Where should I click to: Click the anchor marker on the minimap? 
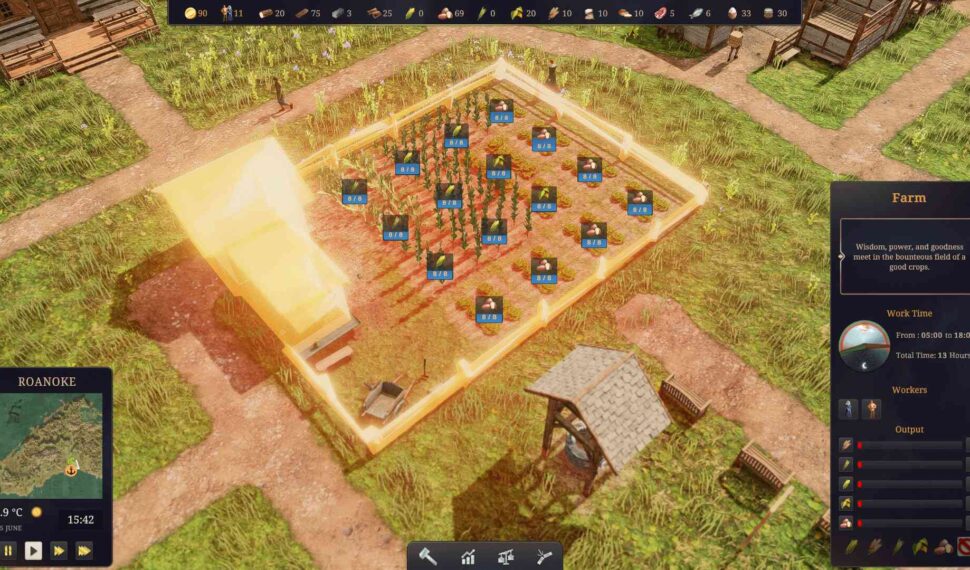pos(72,467)
